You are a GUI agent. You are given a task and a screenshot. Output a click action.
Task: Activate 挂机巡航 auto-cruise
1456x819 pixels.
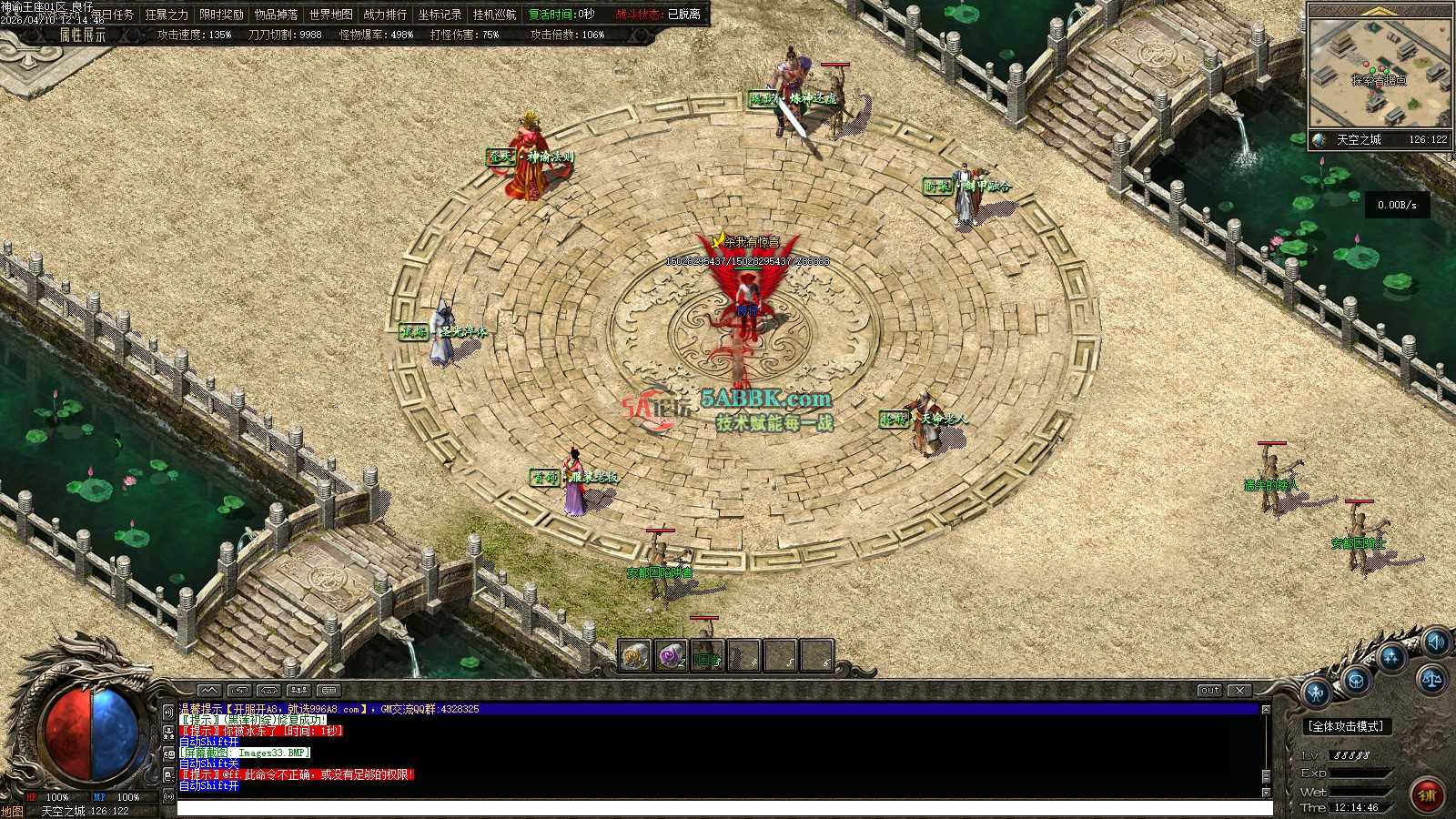coord(494,15)
